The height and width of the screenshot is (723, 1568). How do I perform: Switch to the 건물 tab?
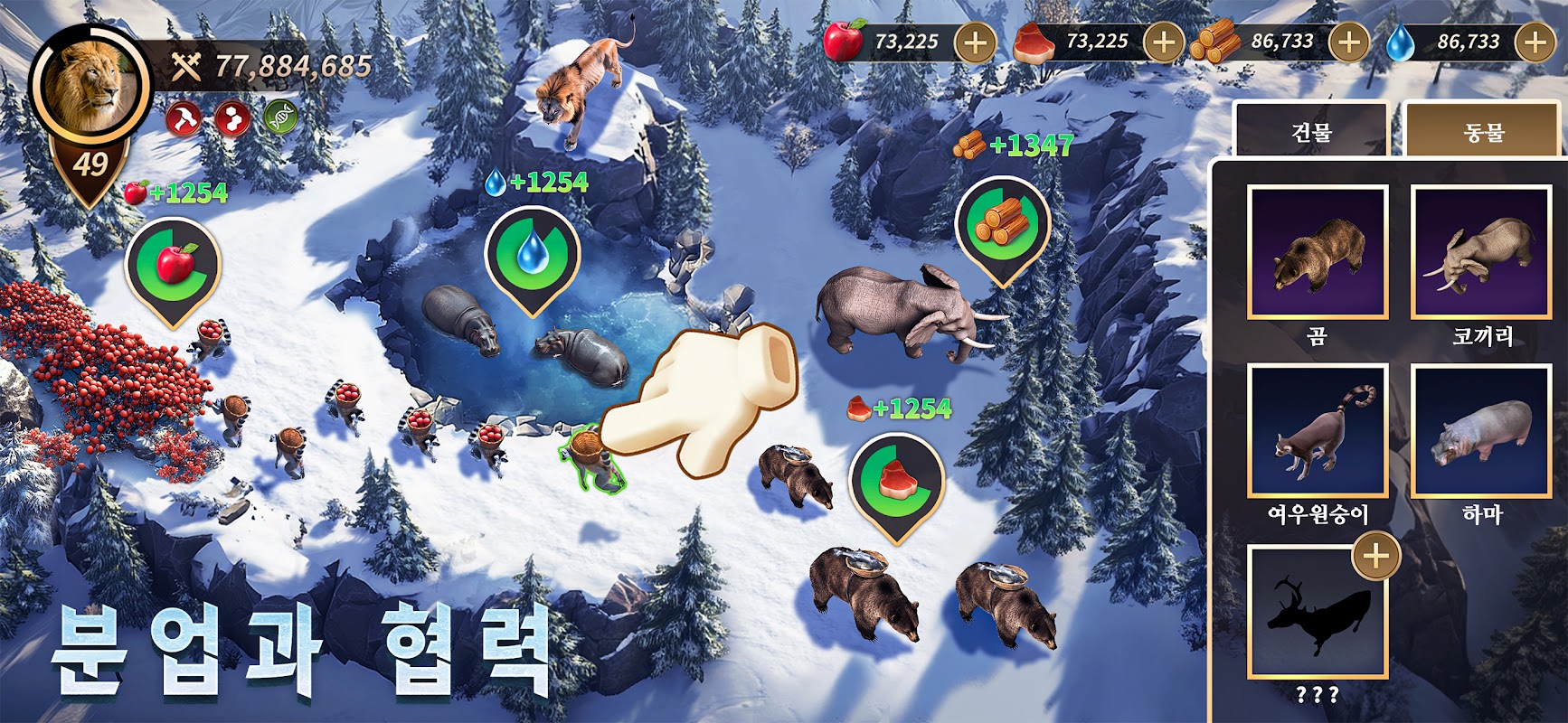[1311, 132]
